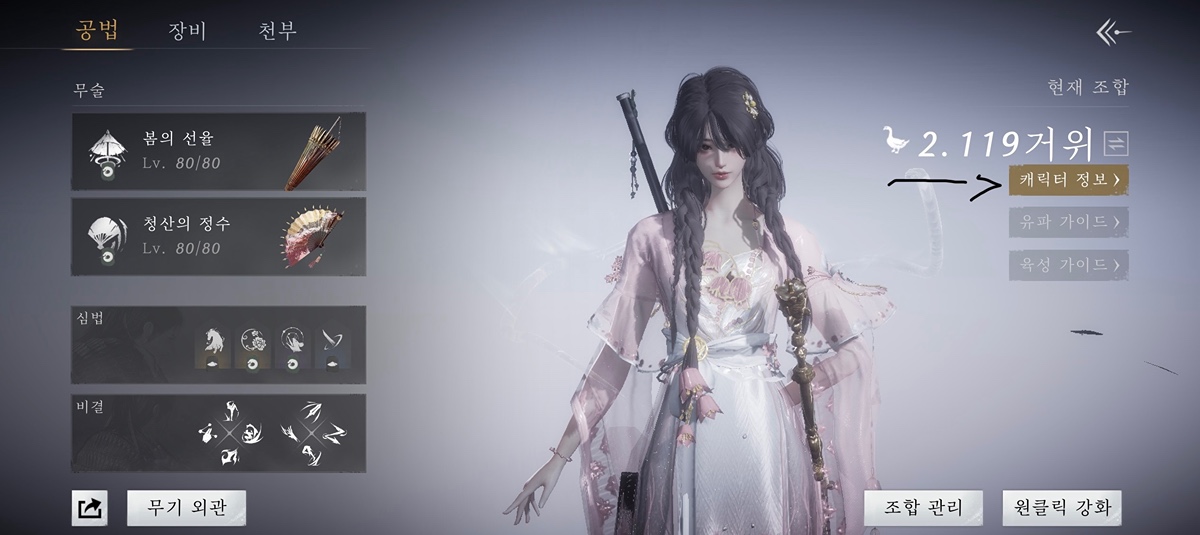Open 캐릭터 정보 character info
Image resolution: width=1200 pixels, height=535 pixels.
point(1068,180)
